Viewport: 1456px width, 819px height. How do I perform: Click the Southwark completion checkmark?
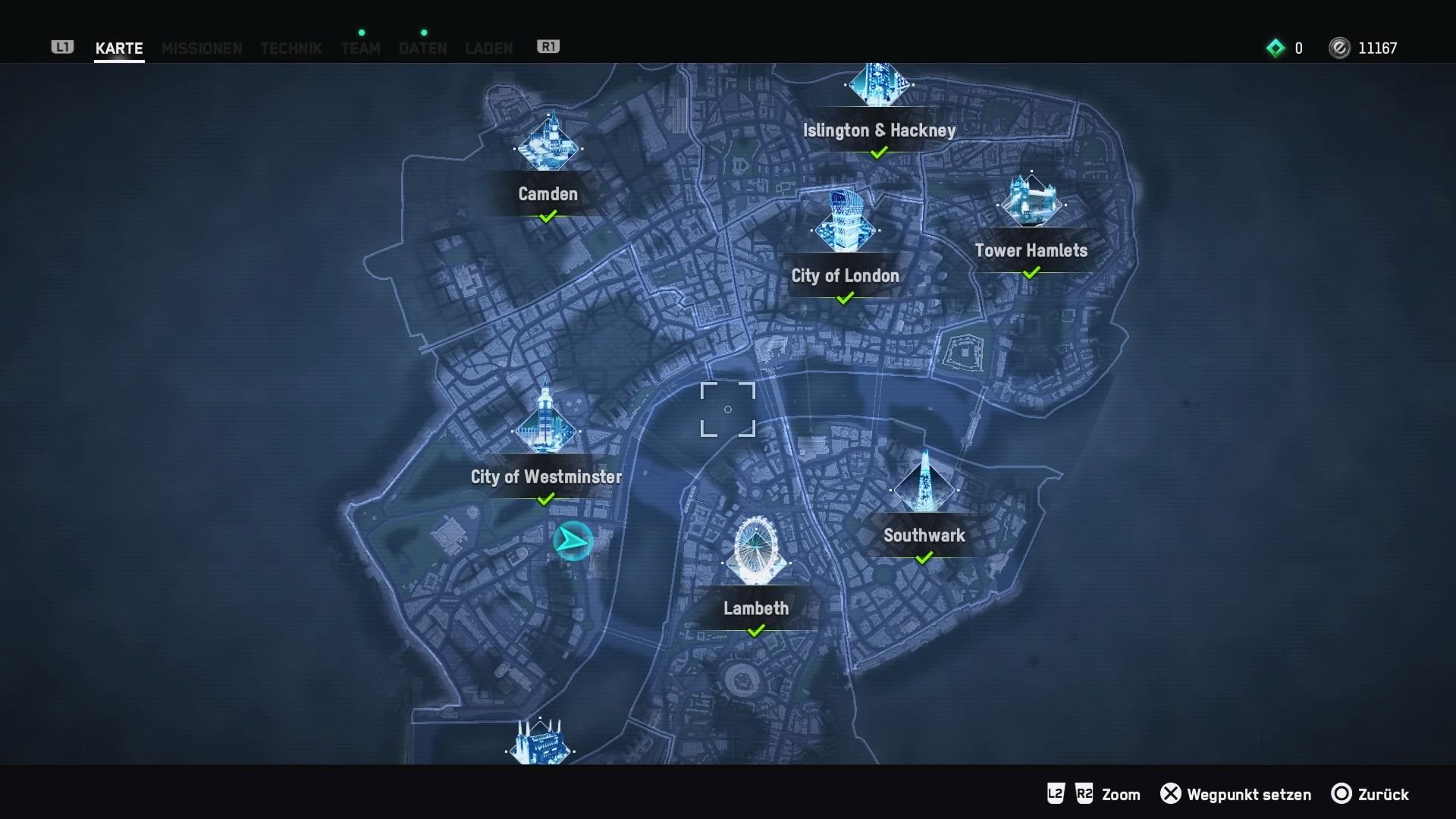pos(924,559)
